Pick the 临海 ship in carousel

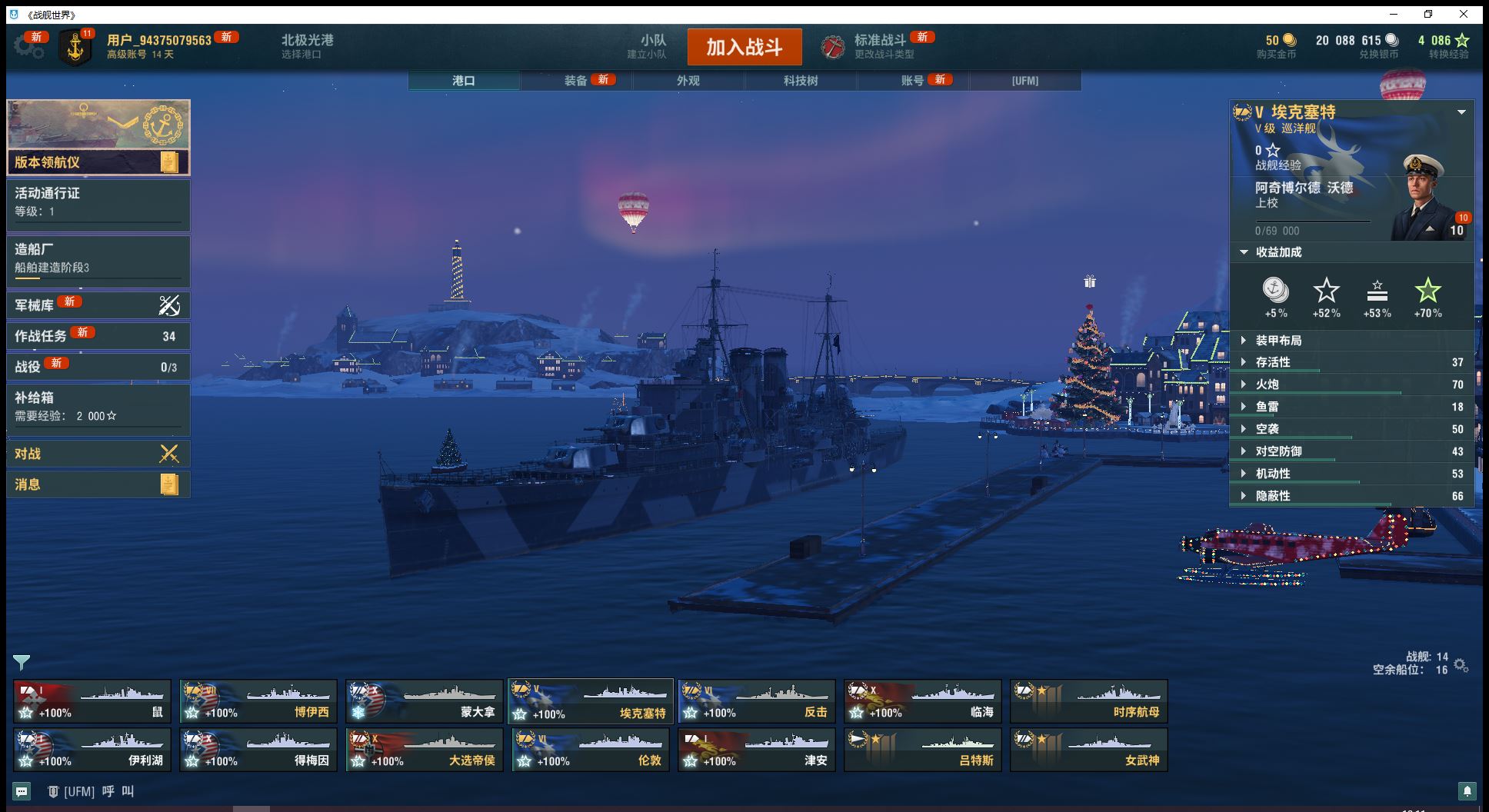[x=922, y=701]
